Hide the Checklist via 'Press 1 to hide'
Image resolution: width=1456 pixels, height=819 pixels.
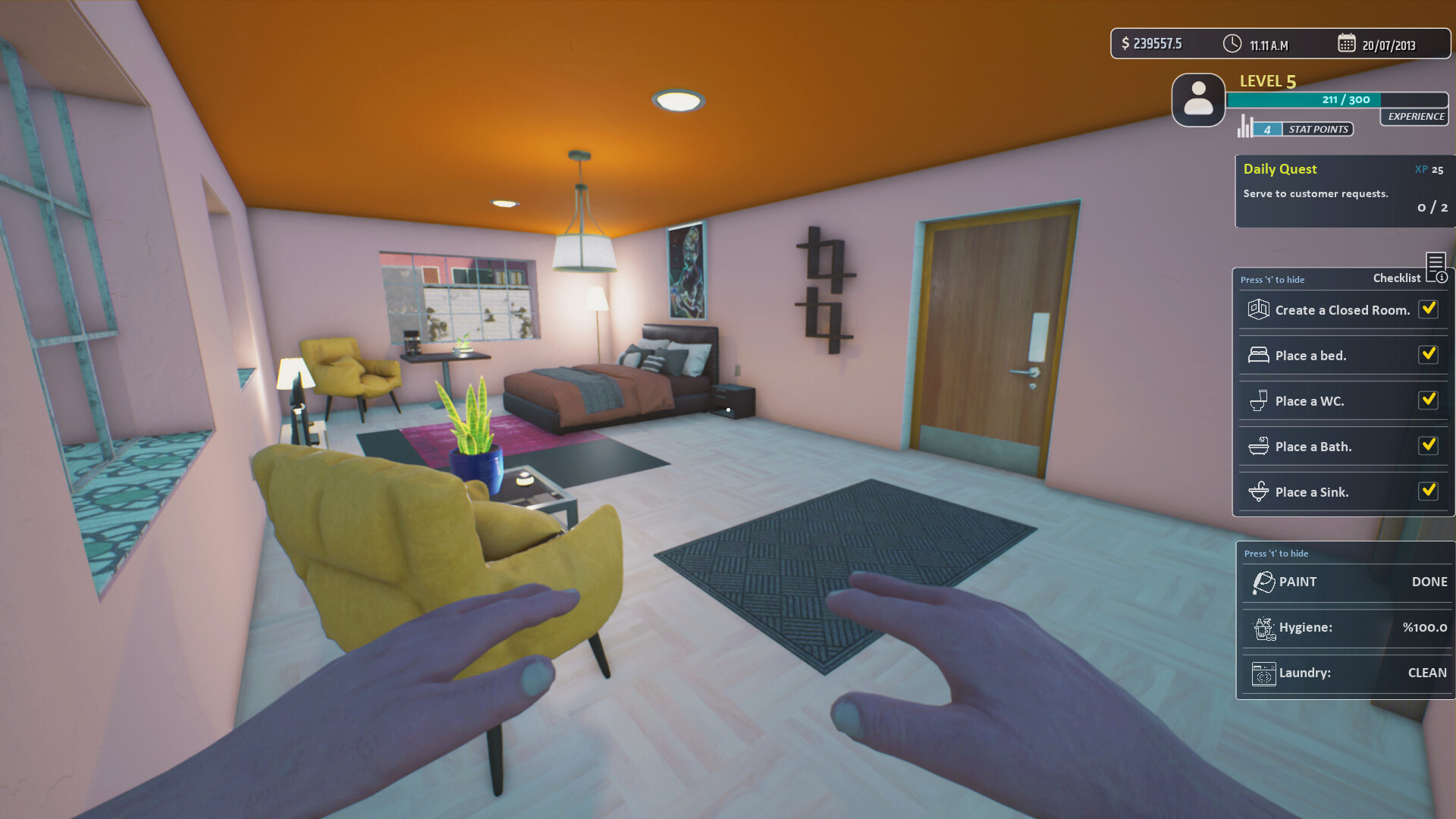tap(1272, 279)
